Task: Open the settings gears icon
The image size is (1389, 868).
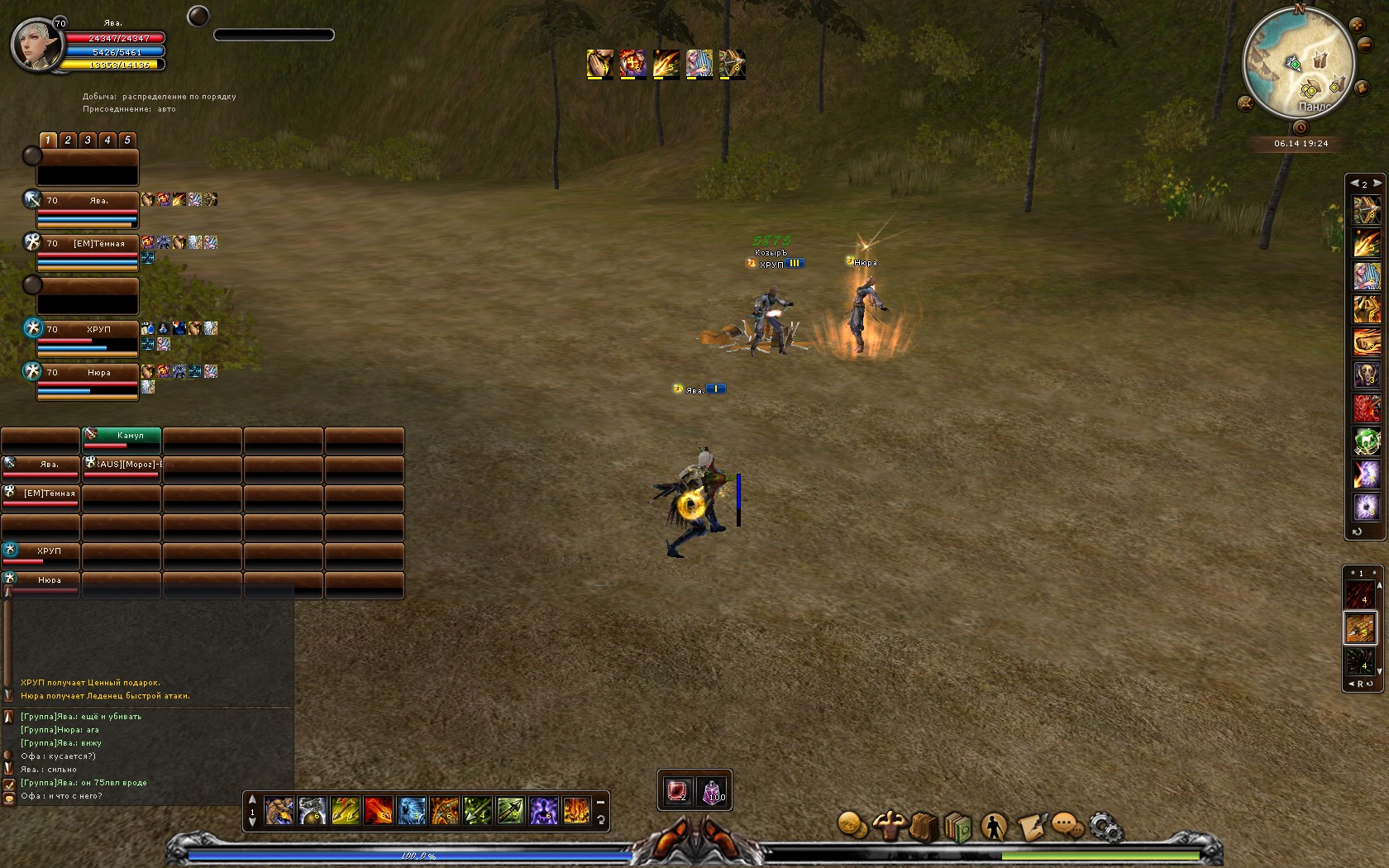Action: [1105, 826]
